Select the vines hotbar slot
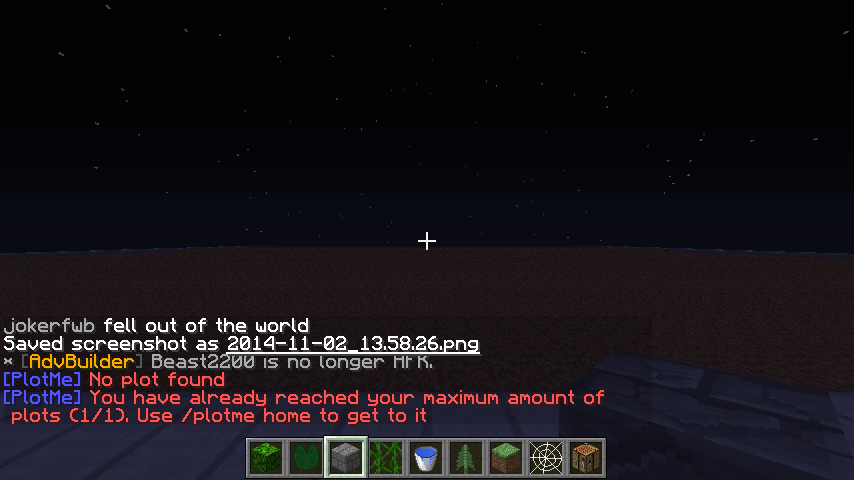 (x=386, y=458)
